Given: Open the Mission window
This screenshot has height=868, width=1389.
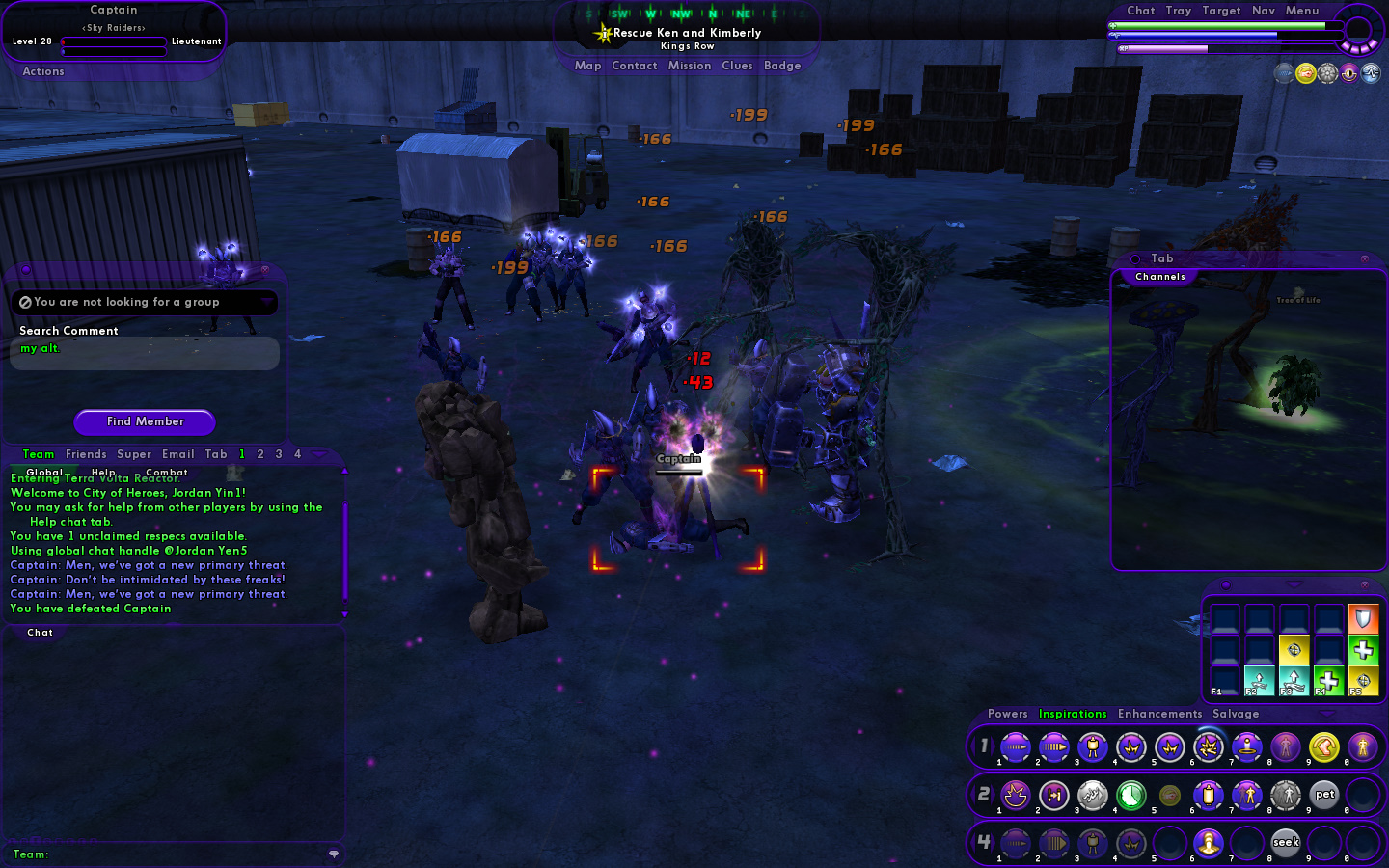Looking at the screenshot, I should (689, 66).
